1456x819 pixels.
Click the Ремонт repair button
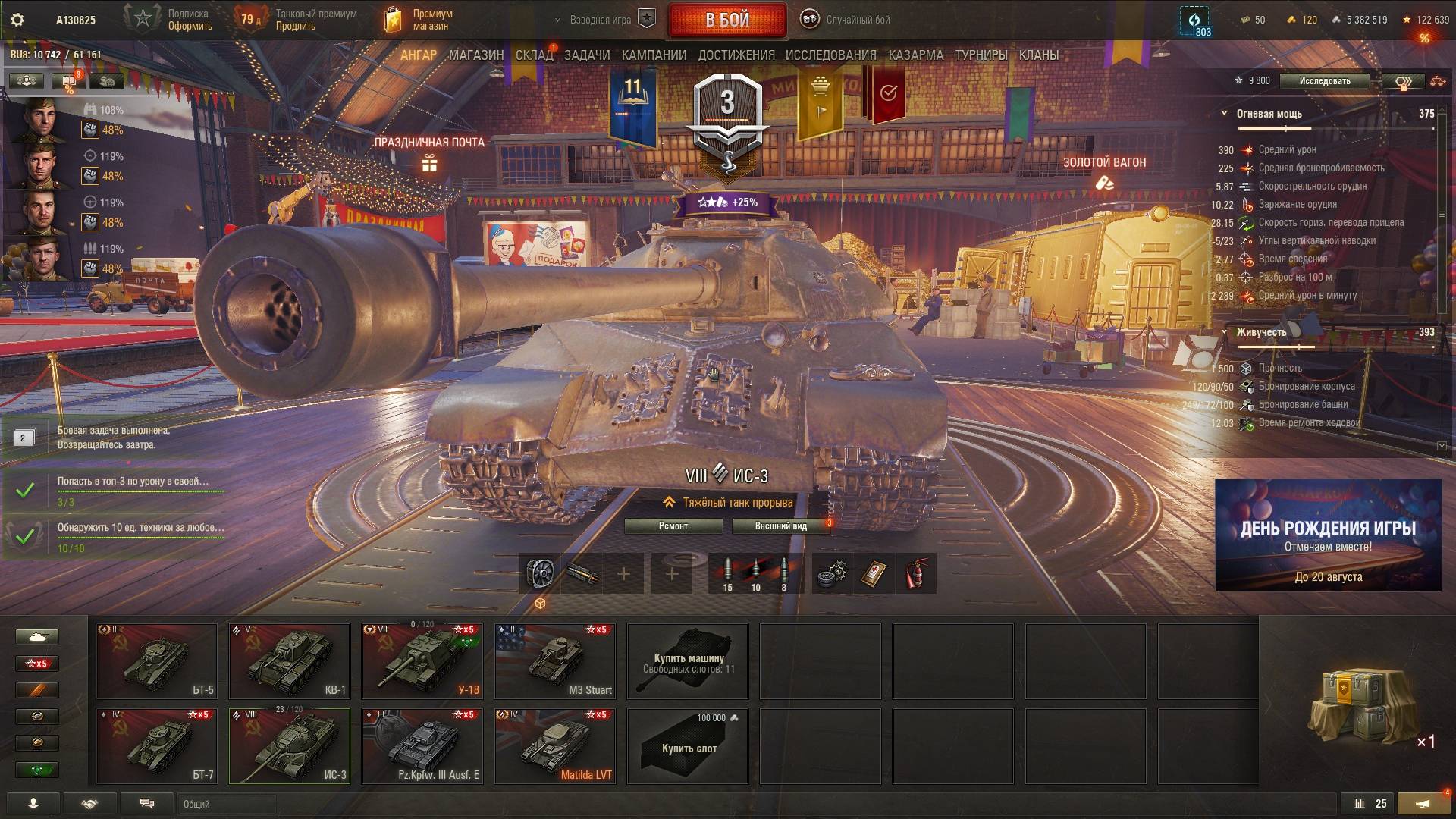click(673, 526)
